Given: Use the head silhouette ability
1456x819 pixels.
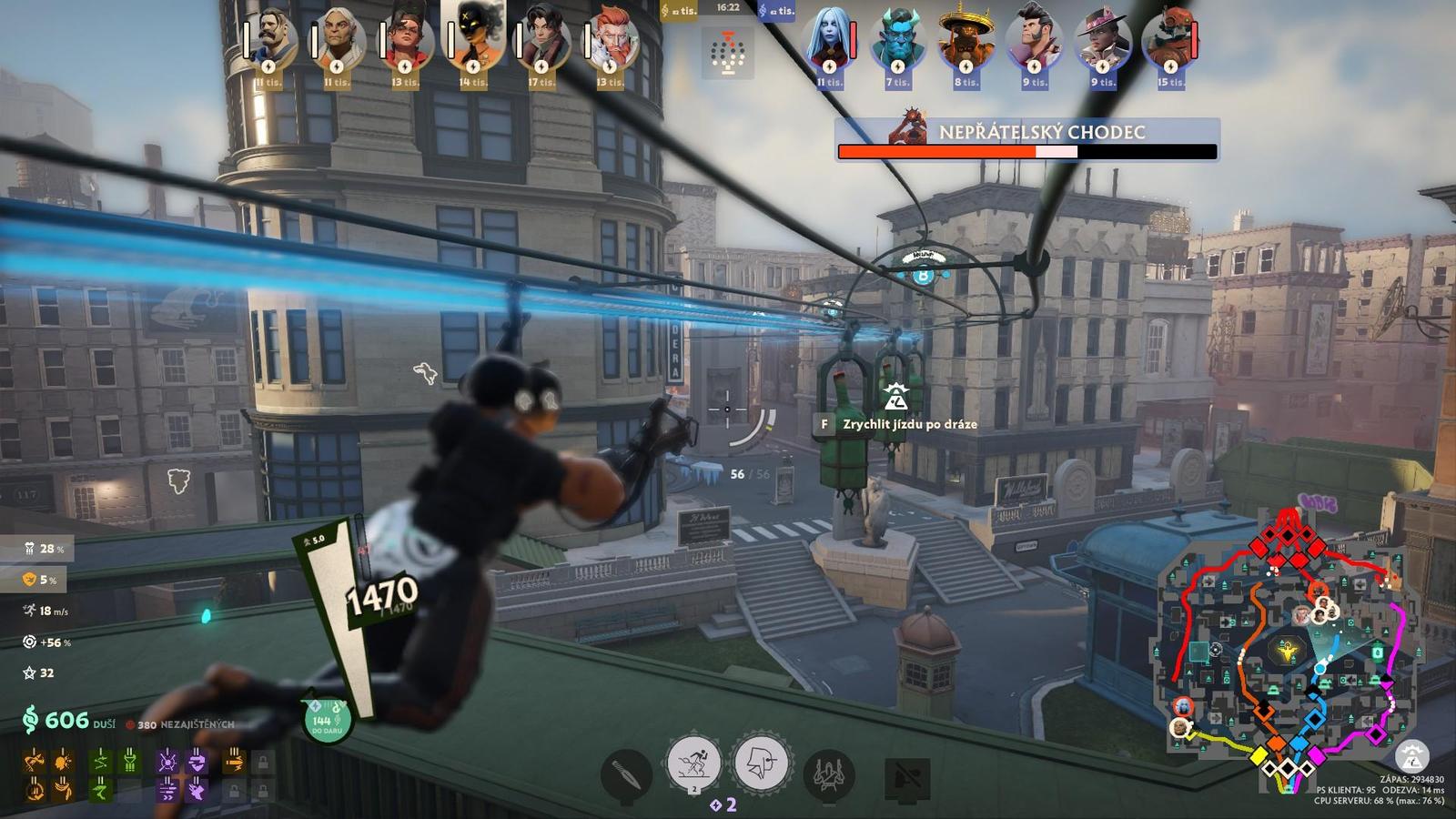Looking at the screenshot, I should 761,763.
